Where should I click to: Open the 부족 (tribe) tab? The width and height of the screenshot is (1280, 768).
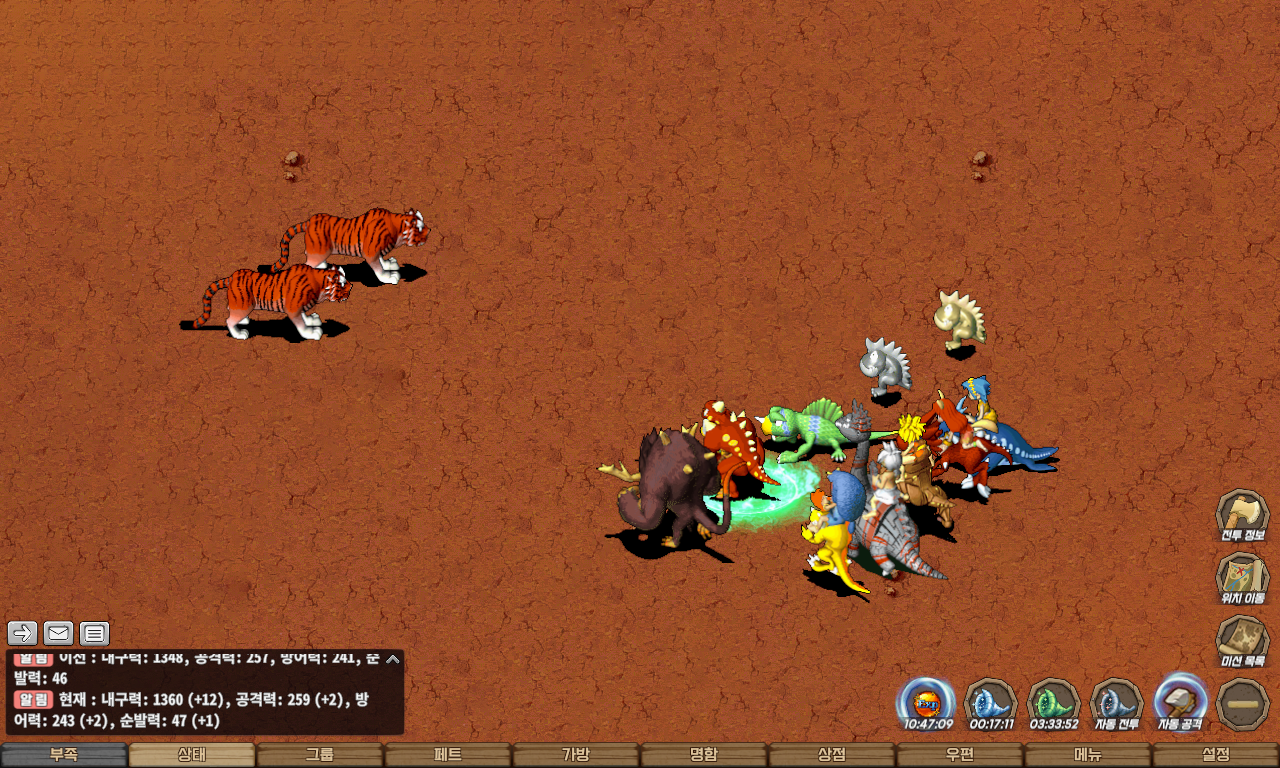[64, 755]
